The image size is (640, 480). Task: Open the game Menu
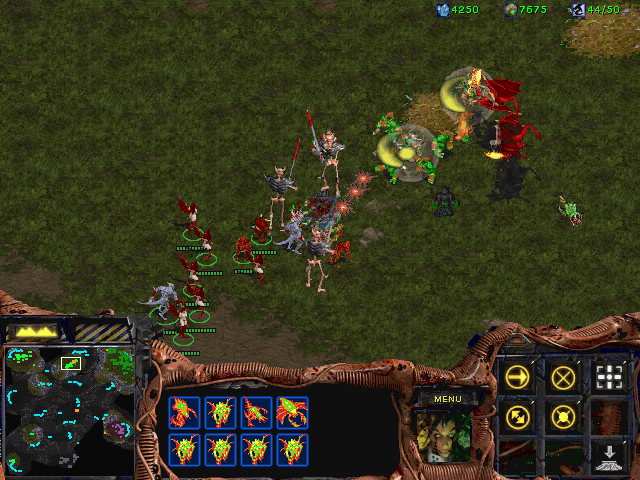coord(447,398)
